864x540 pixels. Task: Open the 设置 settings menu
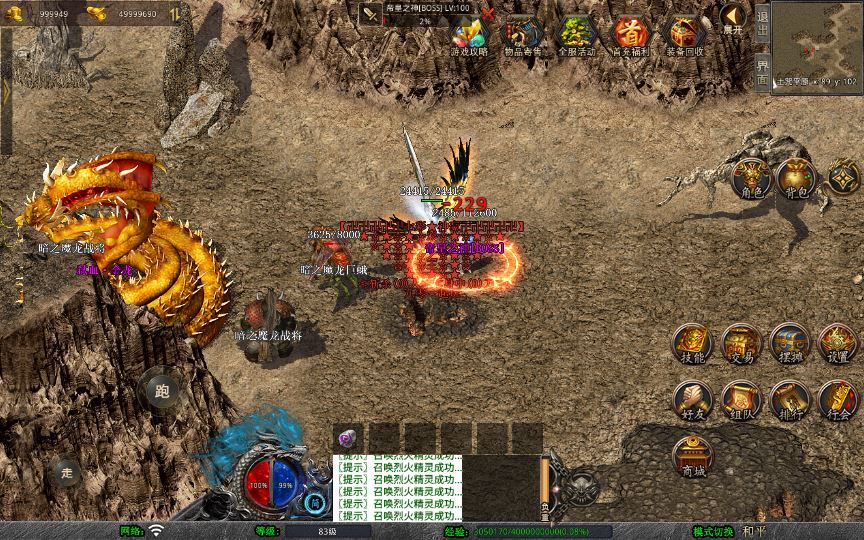pyautogui.click(x=838, y=343)
